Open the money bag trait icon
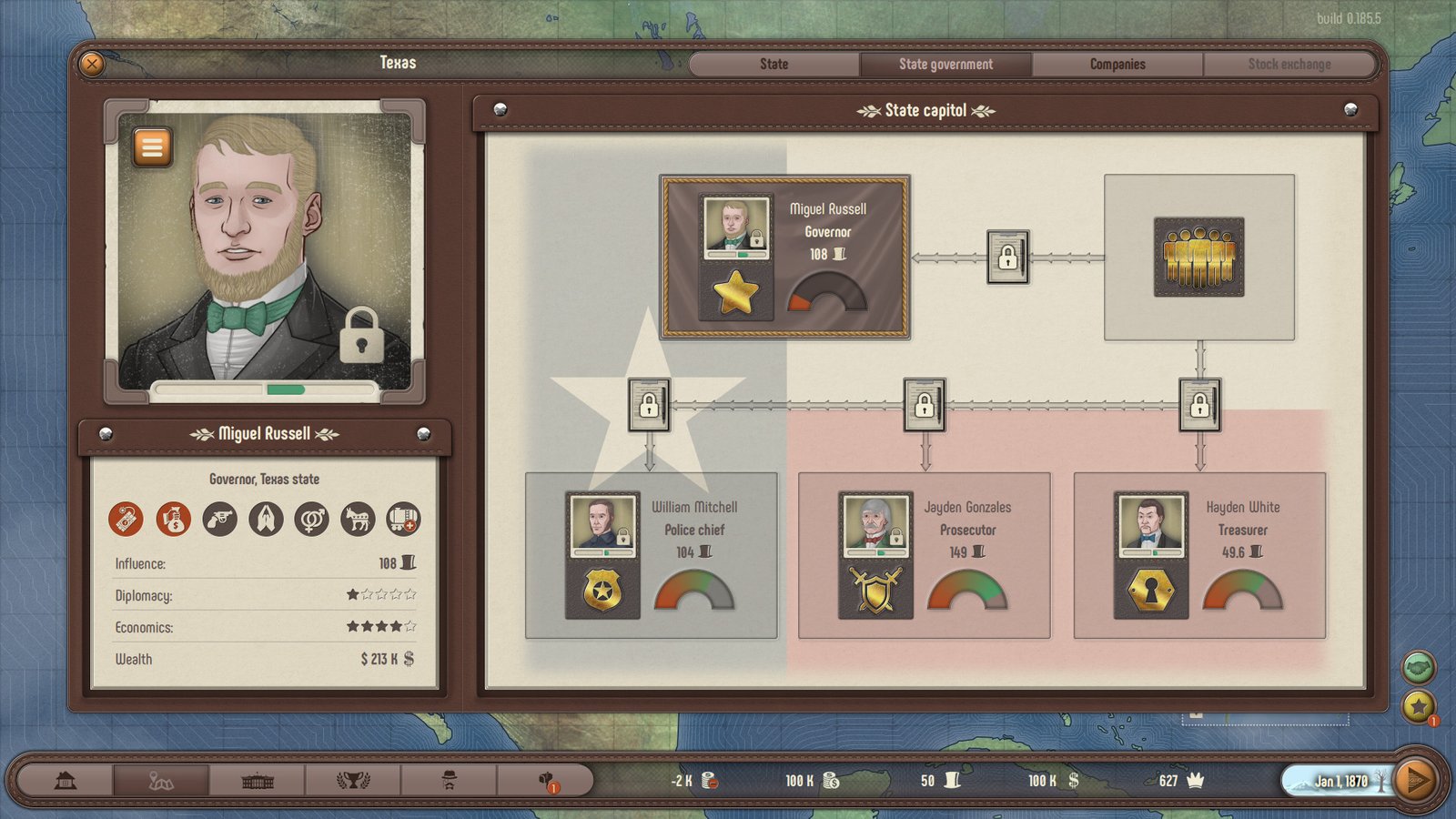The width and height of the screenshot is (1456, 819). (x=173, y=520)
